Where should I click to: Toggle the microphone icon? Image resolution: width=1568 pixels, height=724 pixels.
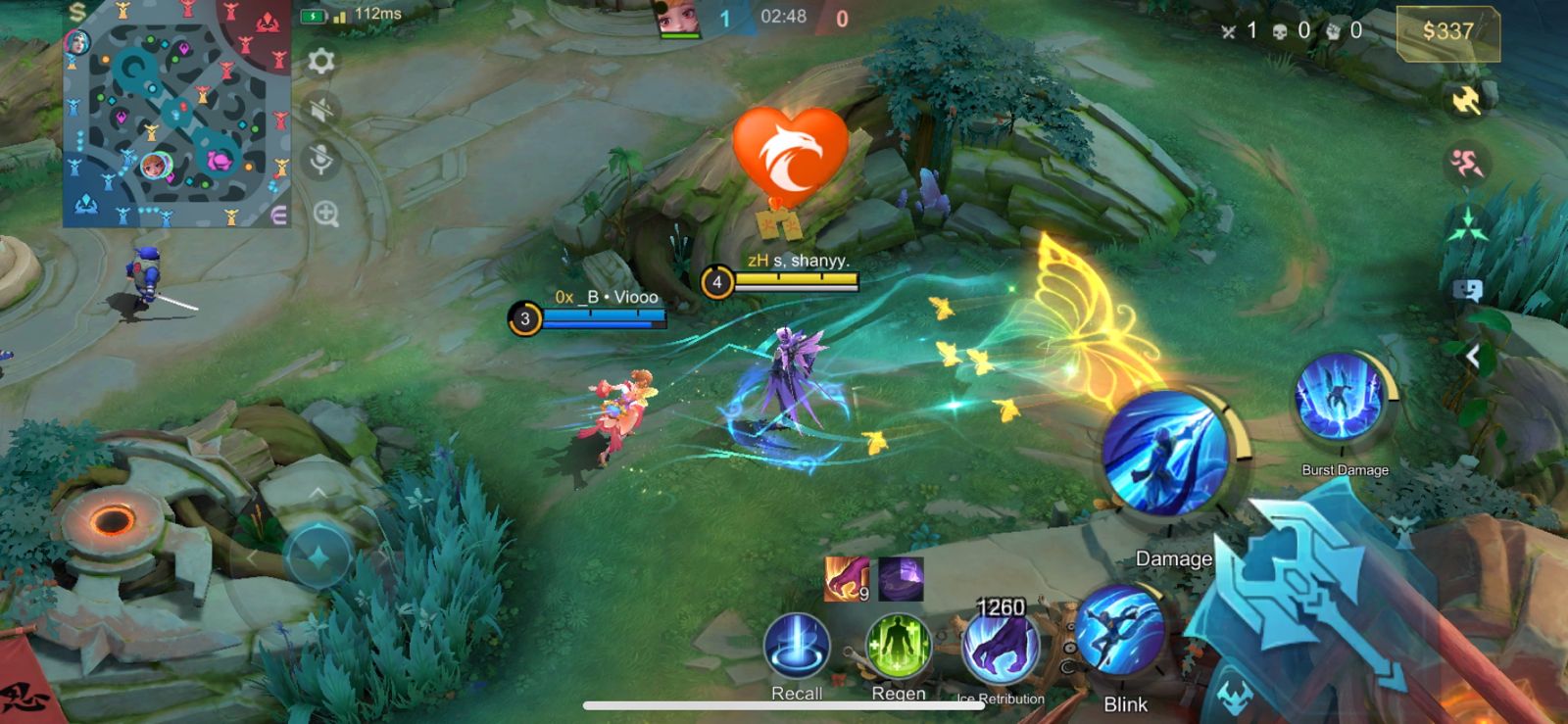321,160
